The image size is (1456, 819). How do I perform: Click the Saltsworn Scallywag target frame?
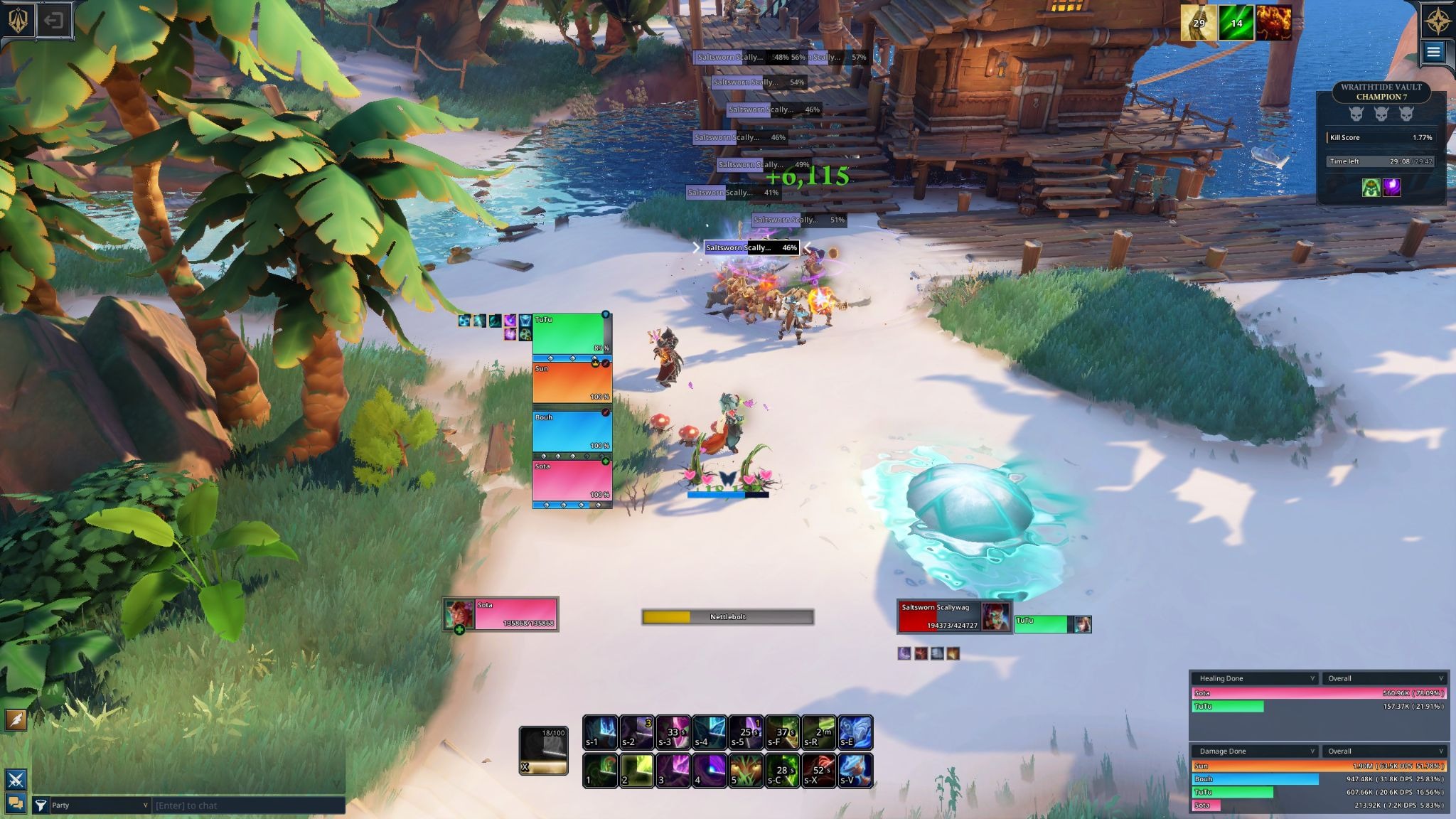pos(939,616)
